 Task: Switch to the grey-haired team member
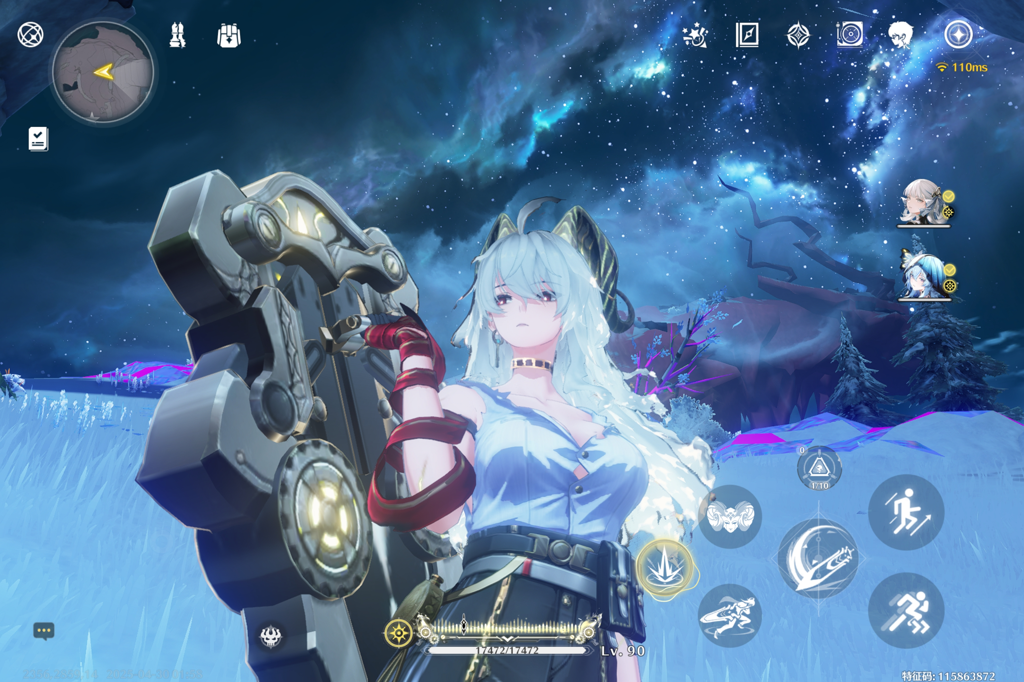pyautogui.click(x=921, y=203)
